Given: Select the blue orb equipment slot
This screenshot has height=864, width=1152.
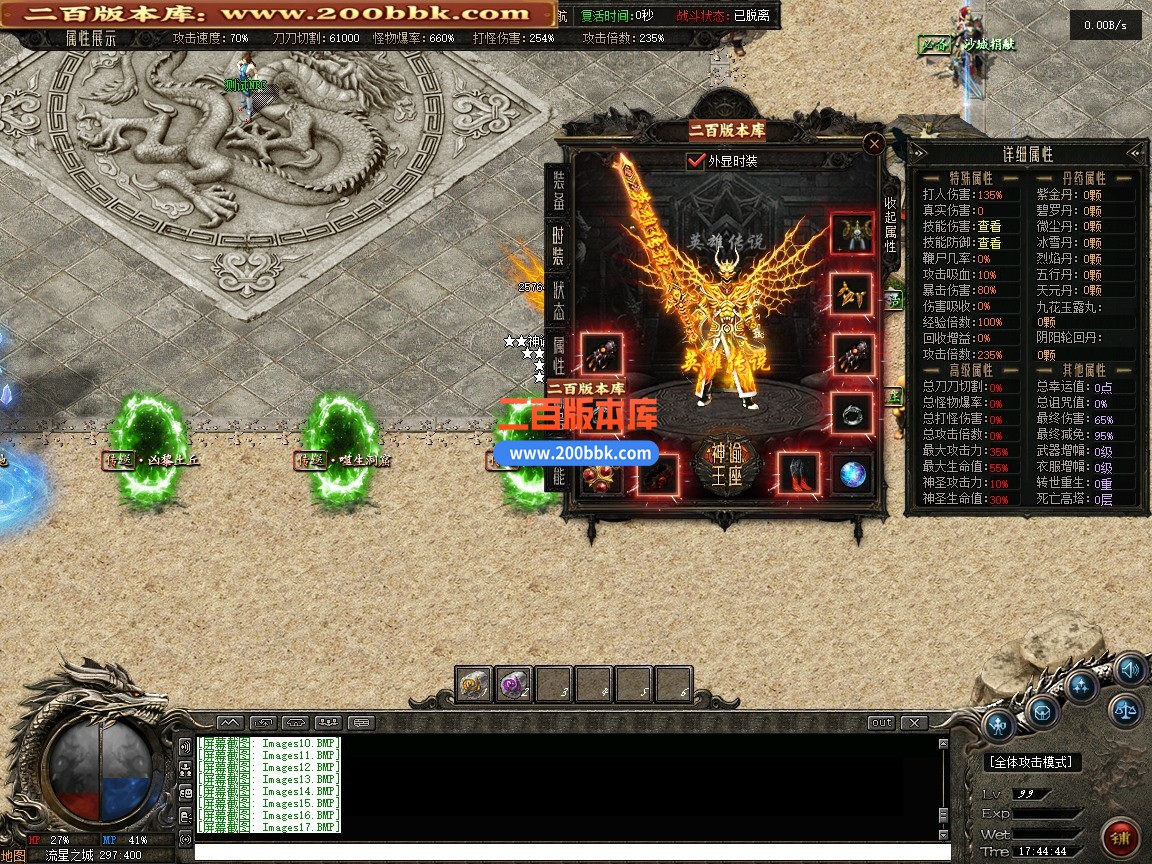Looking at the screenshot, I should 852,473.
